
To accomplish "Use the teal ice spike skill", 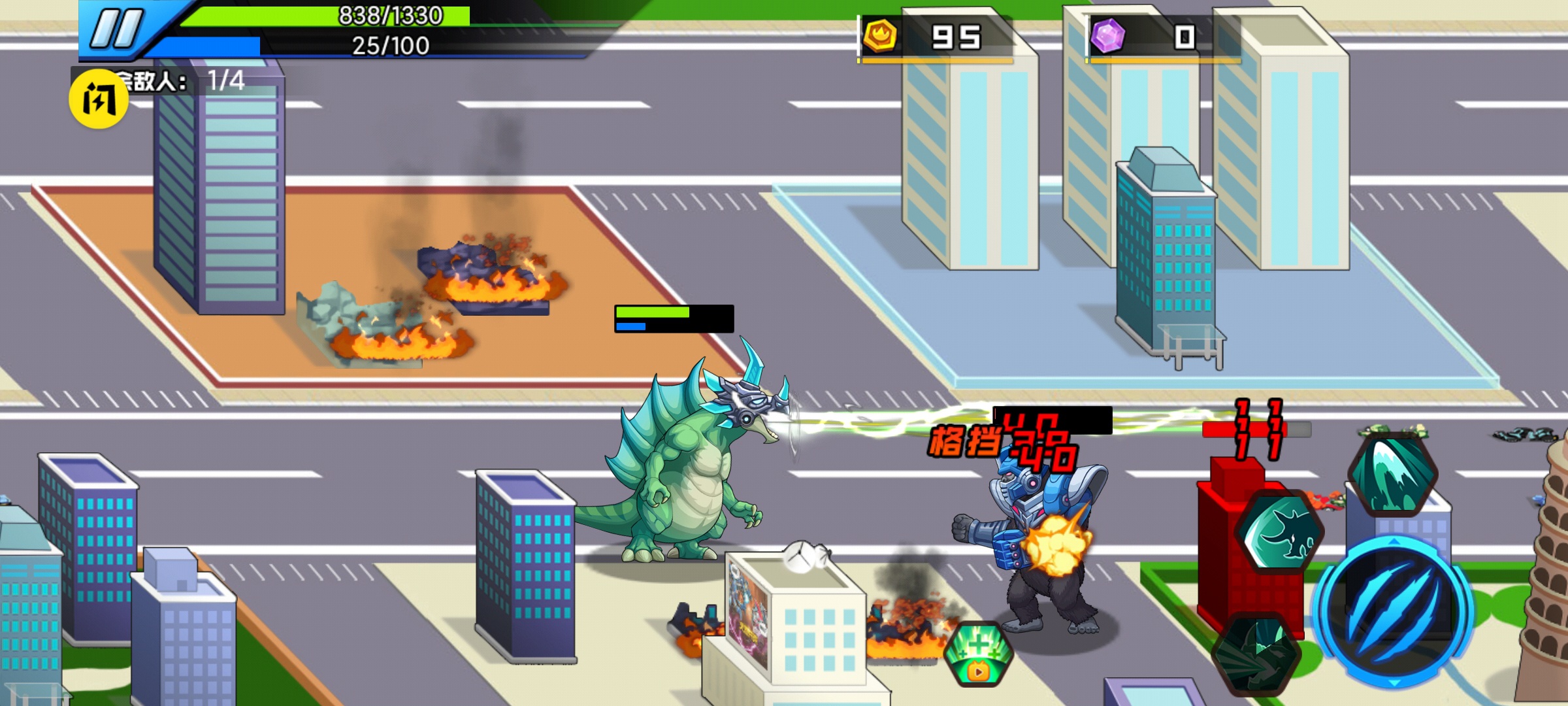I will 1393,474.
